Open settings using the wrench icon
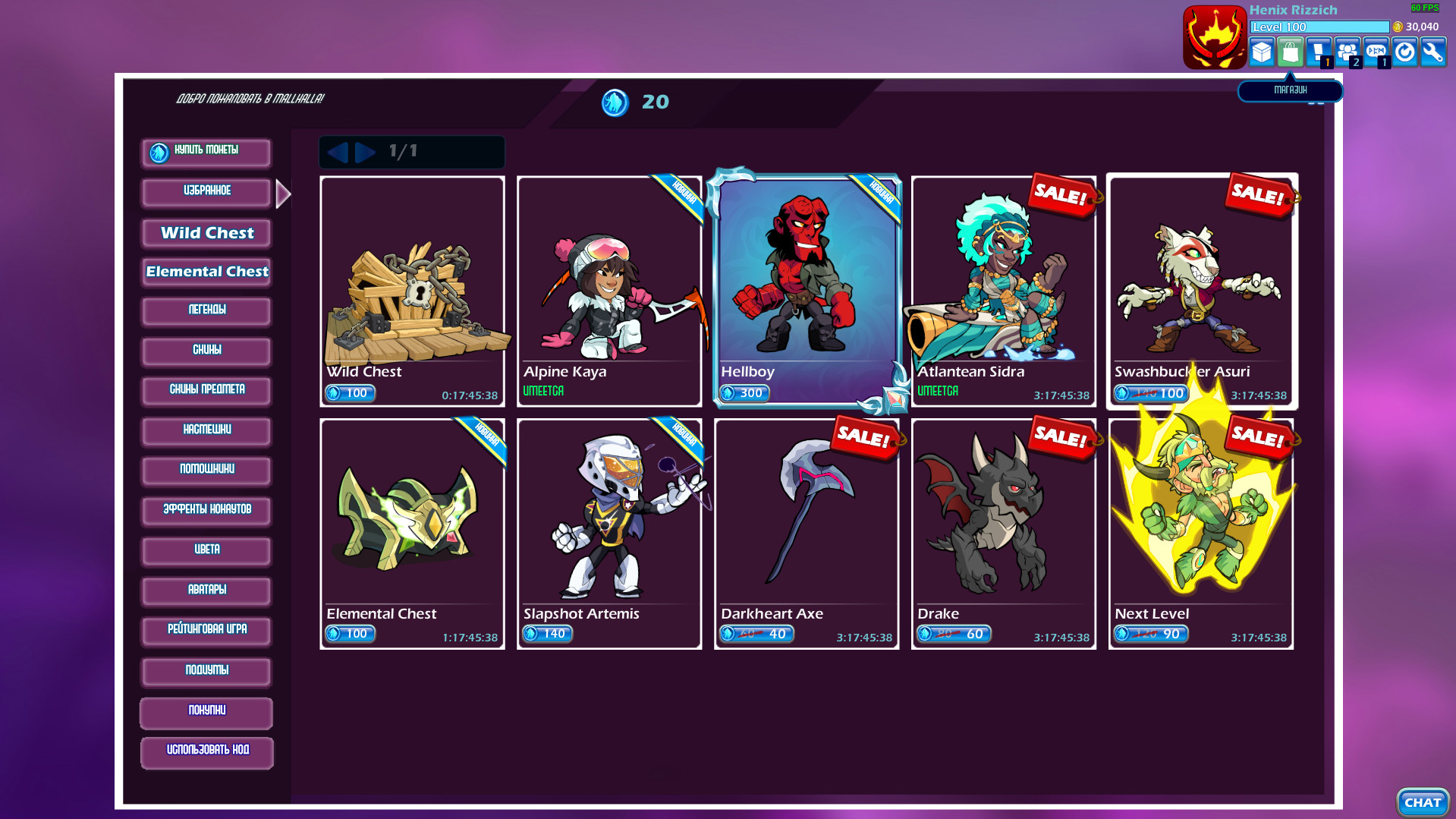 click(1433, 52)
